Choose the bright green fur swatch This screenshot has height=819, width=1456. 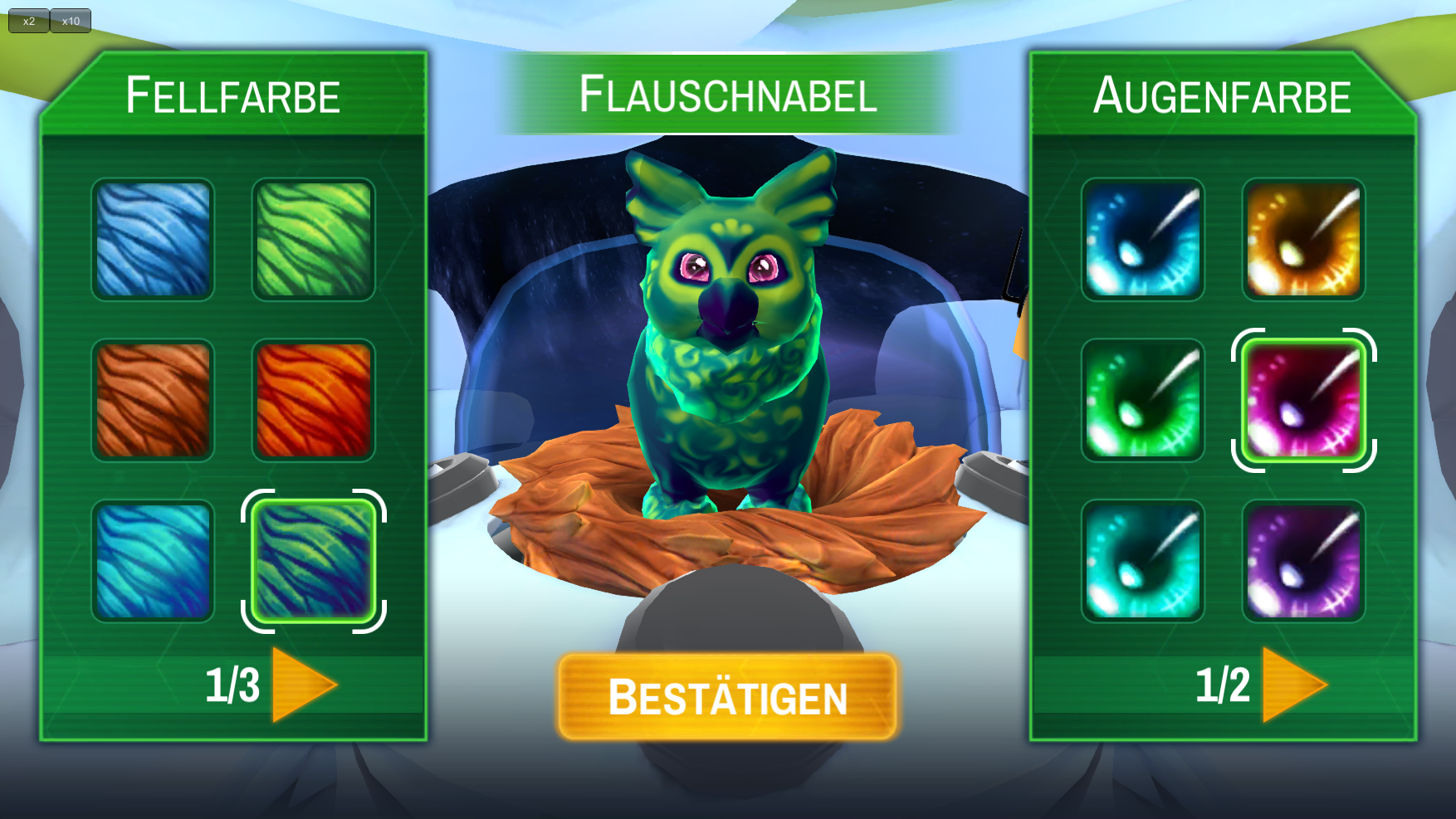coord(314,240)
